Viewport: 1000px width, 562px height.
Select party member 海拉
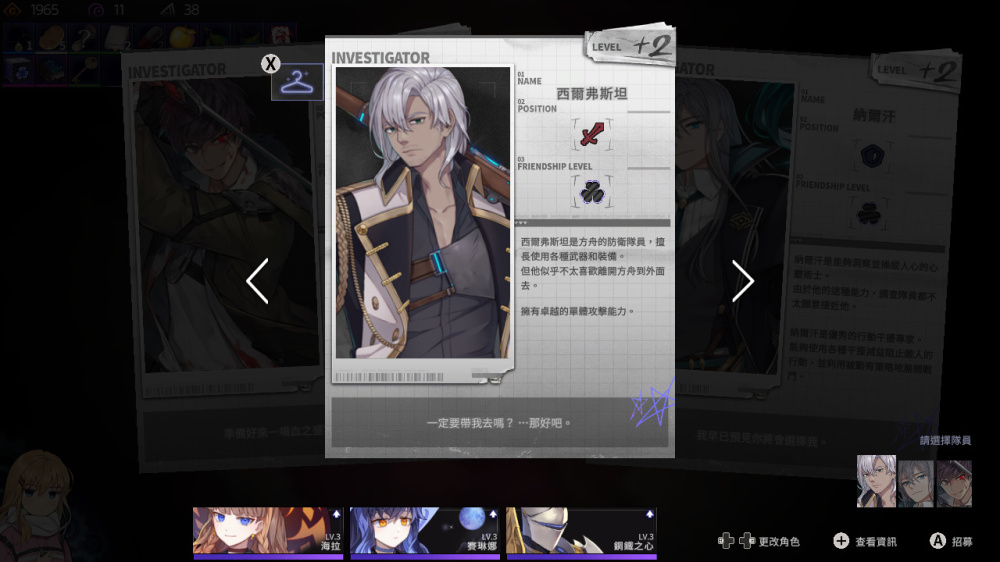point(270,531)
